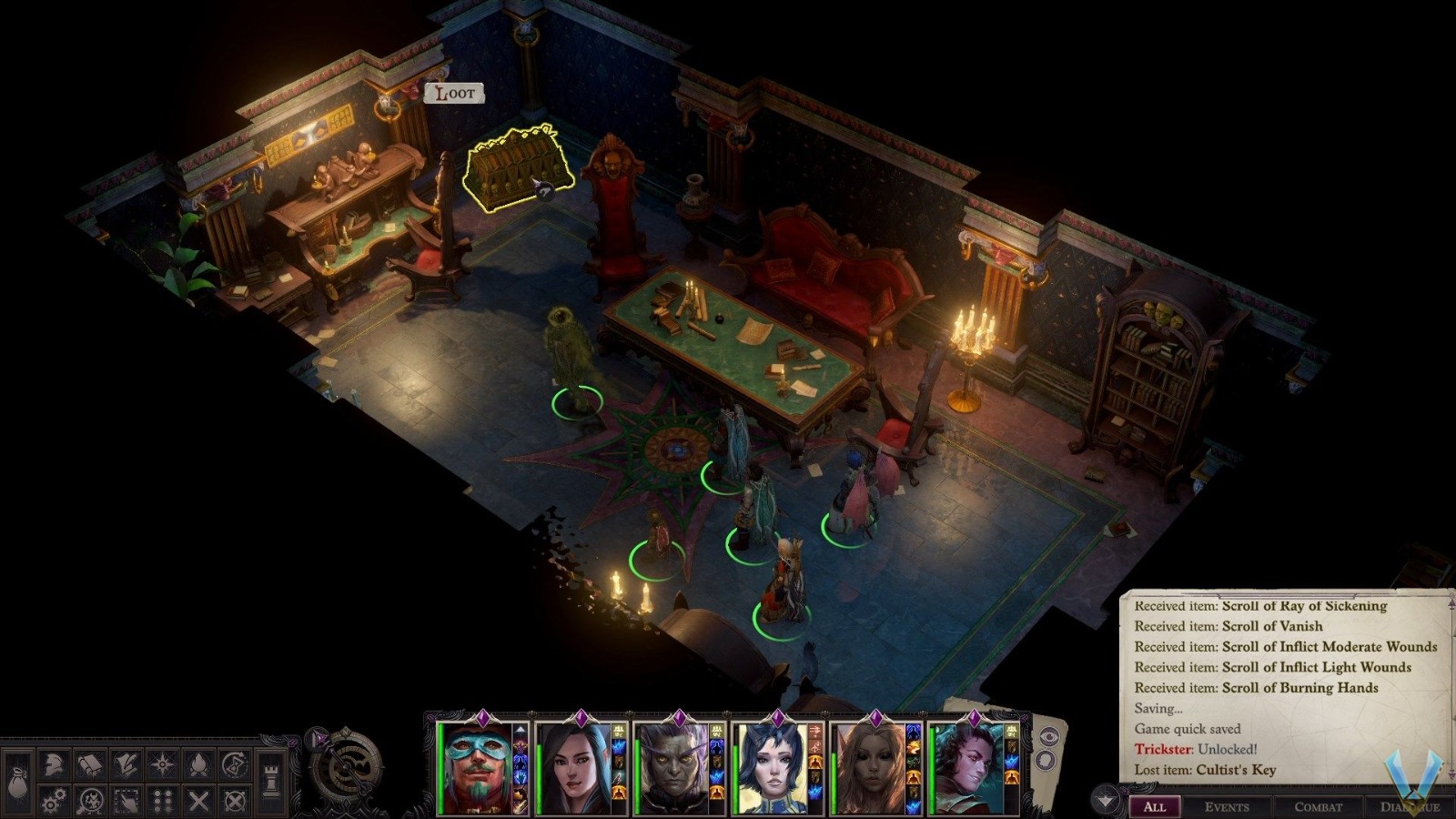Screen dimensions: 1456x819
Task: Click the cancel action X icon
Action: (x=199, y=802)
